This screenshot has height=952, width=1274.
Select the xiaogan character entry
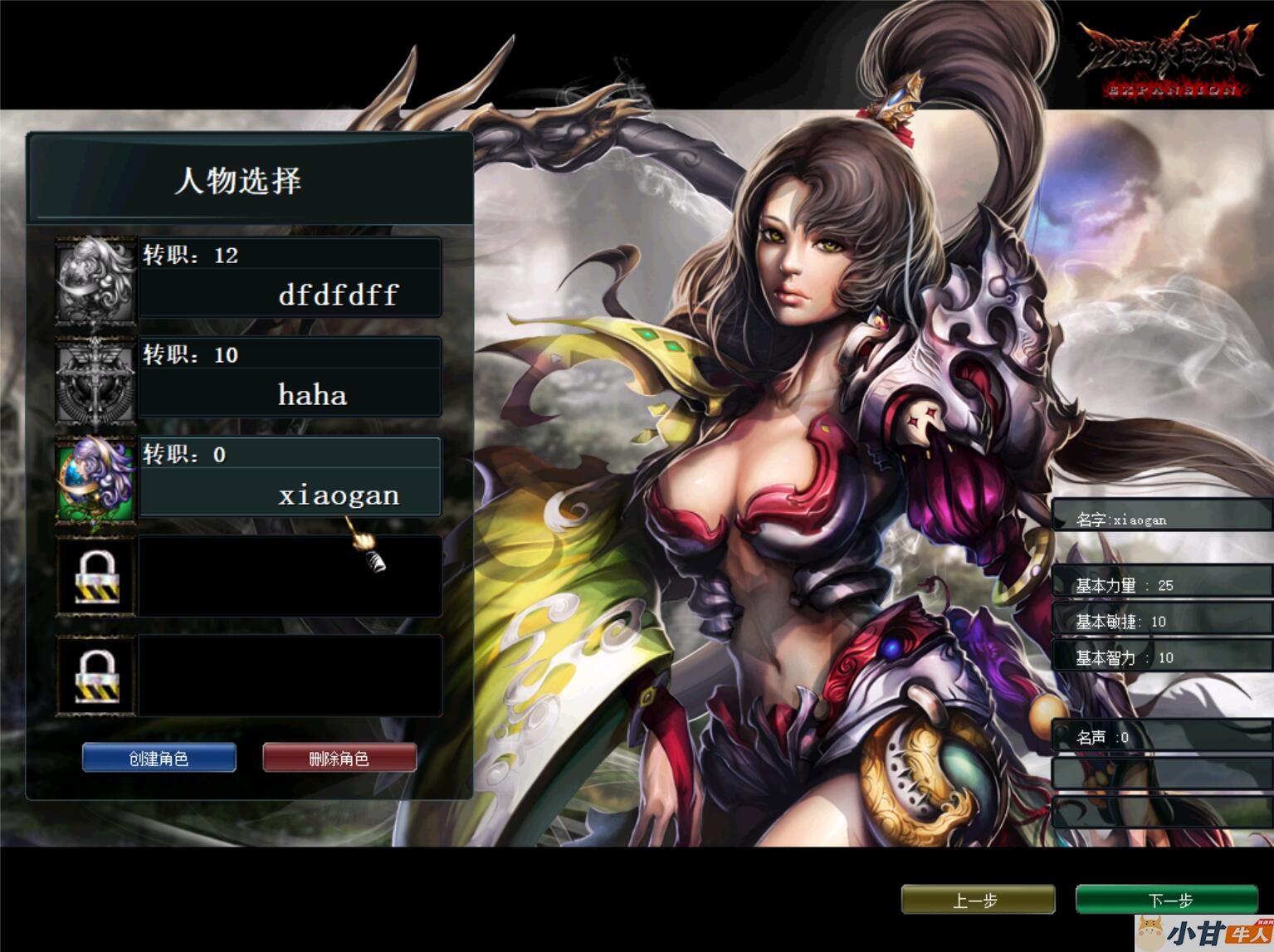290,477
